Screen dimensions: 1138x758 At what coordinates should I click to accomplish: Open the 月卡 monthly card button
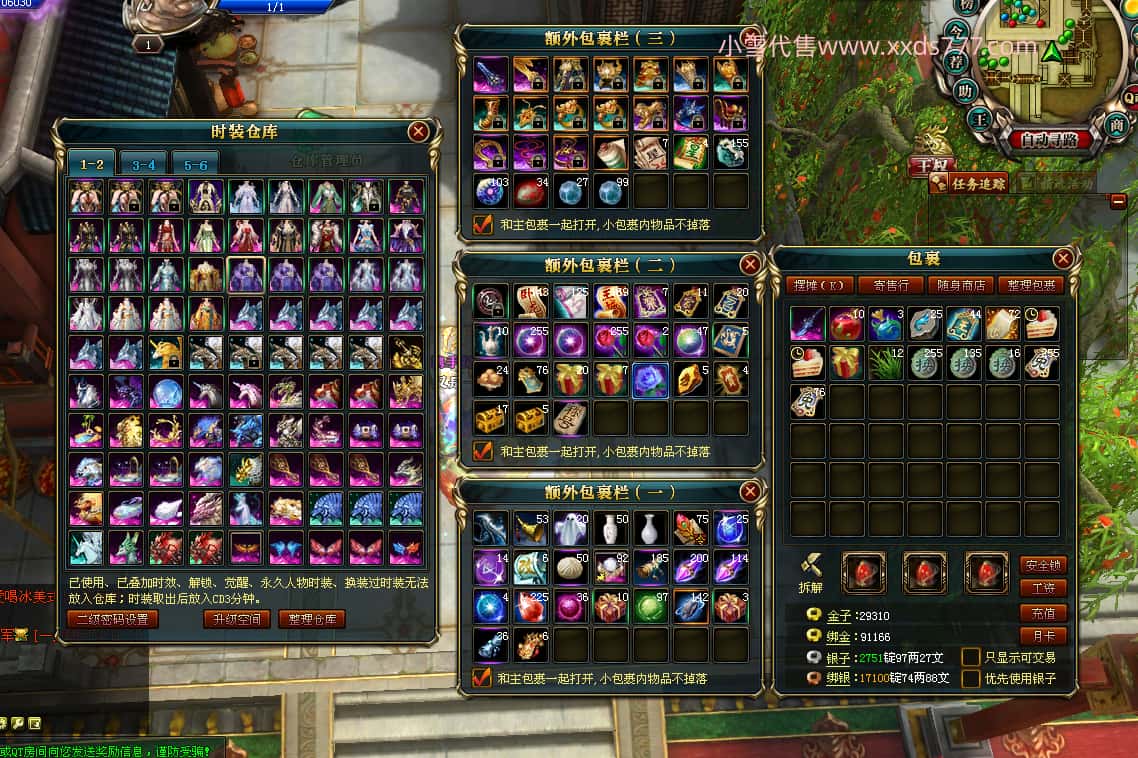pyautogui.click(x=1043, y=635)
